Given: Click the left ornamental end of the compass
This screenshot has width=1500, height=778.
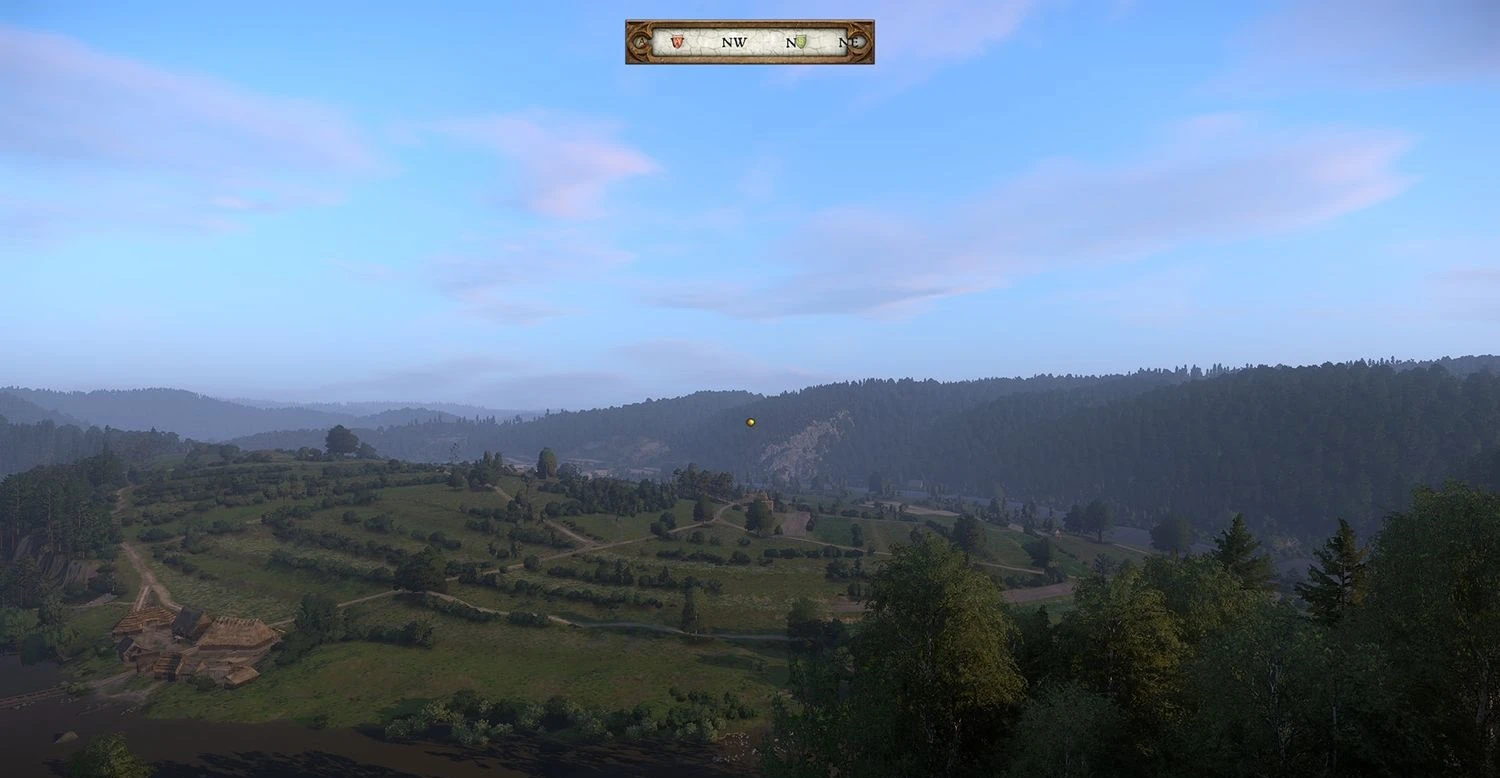Looking at the screenshot, I should (640, 43).
